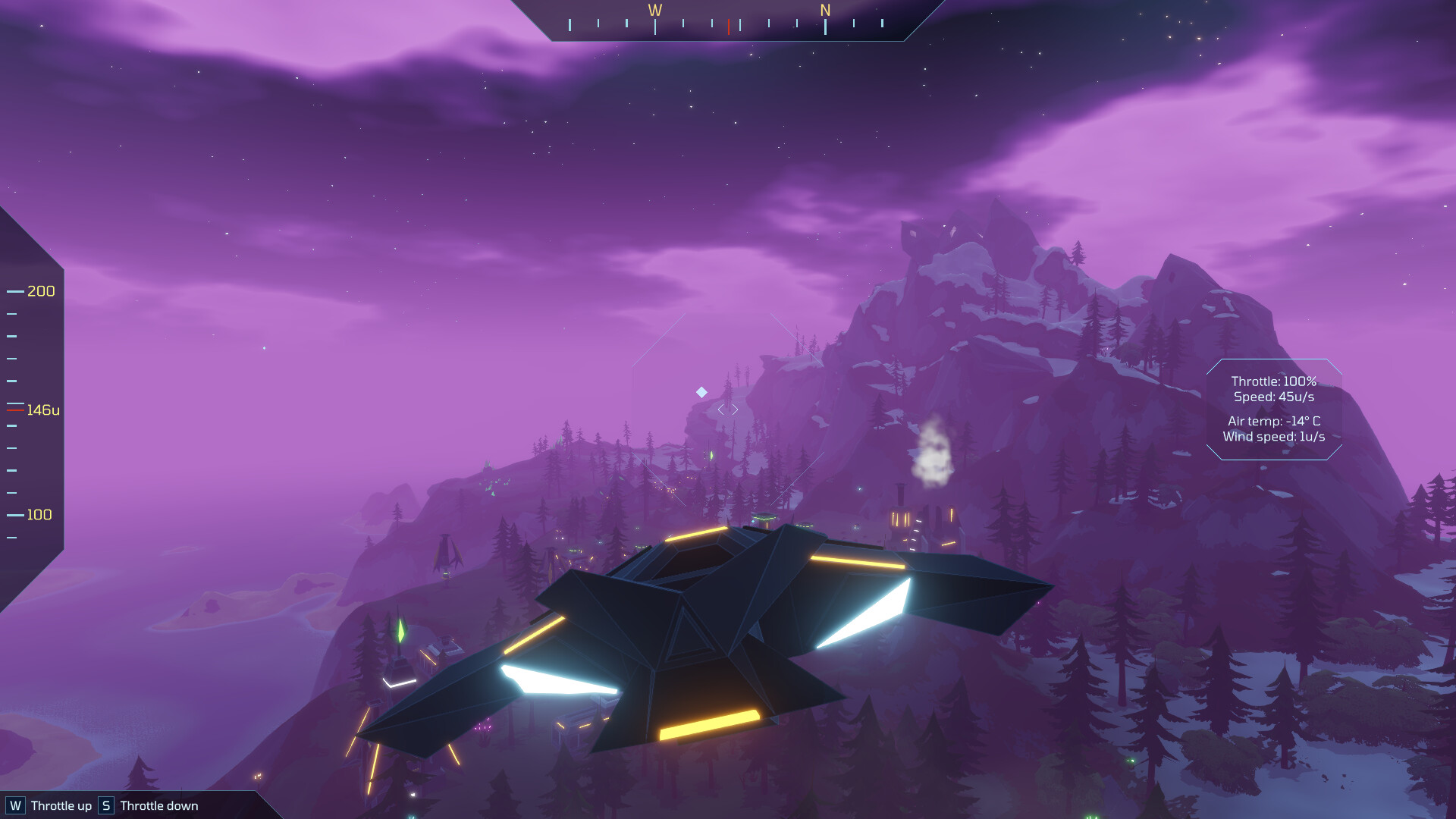This screenshot has width=1456, height=819.
Task: Select the Speed: 45u/s readout
Action: (x=1276, y=397)
